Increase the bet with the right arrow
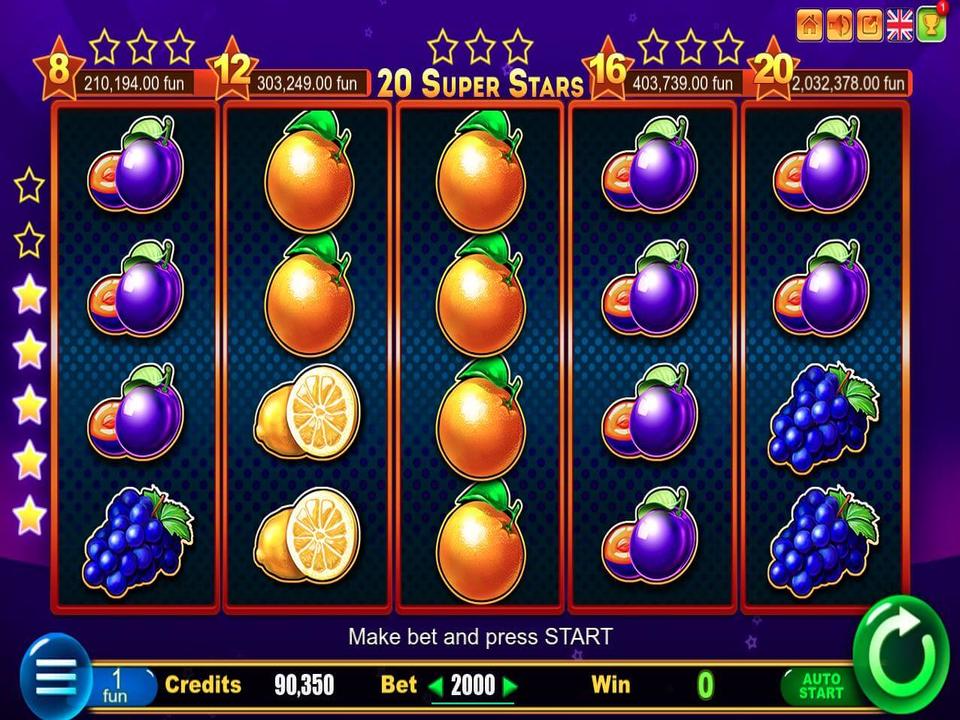960x720 pixels. click(510, 686)
